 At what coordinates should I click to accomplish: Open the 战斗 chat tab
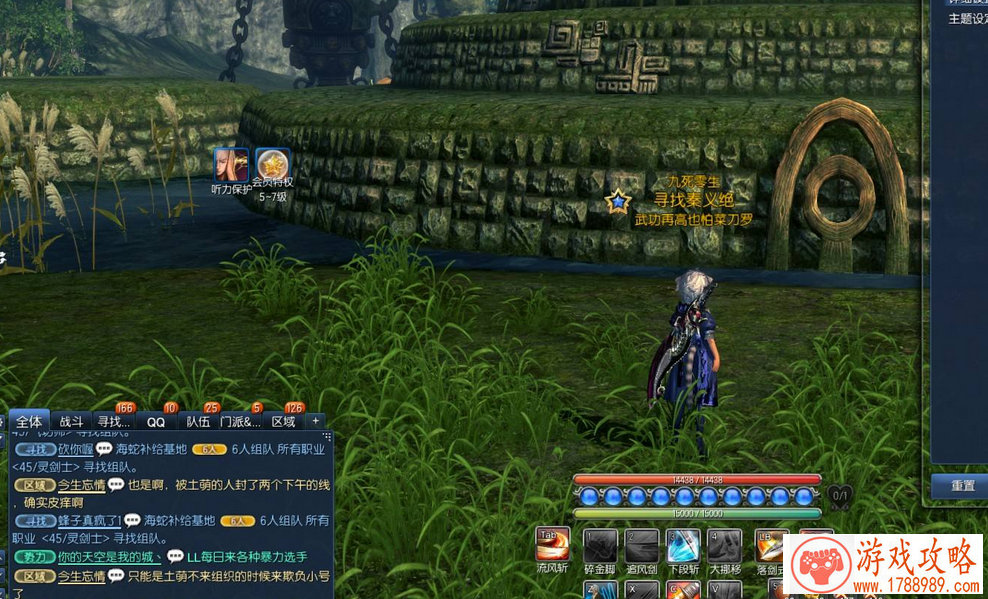pyautogui.click(x=71, y=422)
